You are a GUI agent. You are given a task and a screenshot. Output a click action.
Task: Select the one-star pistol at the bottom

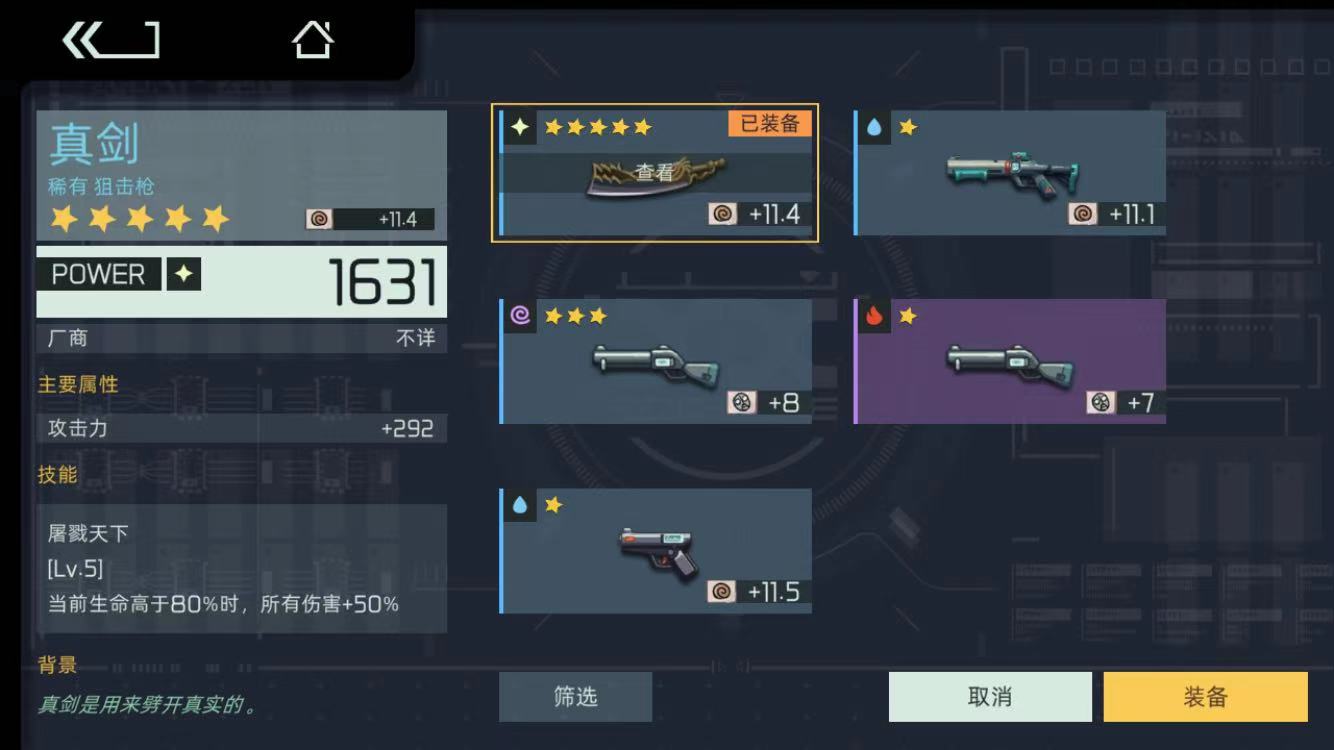click(655, 550)
